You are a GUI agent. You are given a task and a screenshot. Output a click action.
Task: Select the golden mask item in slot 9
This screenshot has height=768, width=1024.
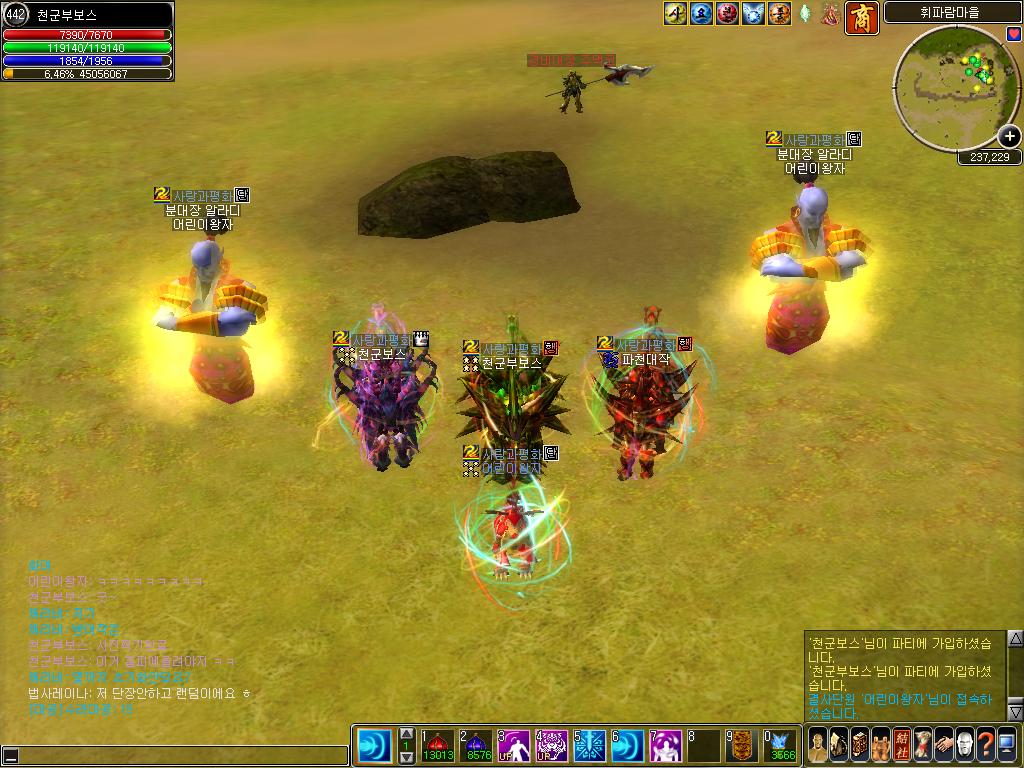tap(741, 746)
